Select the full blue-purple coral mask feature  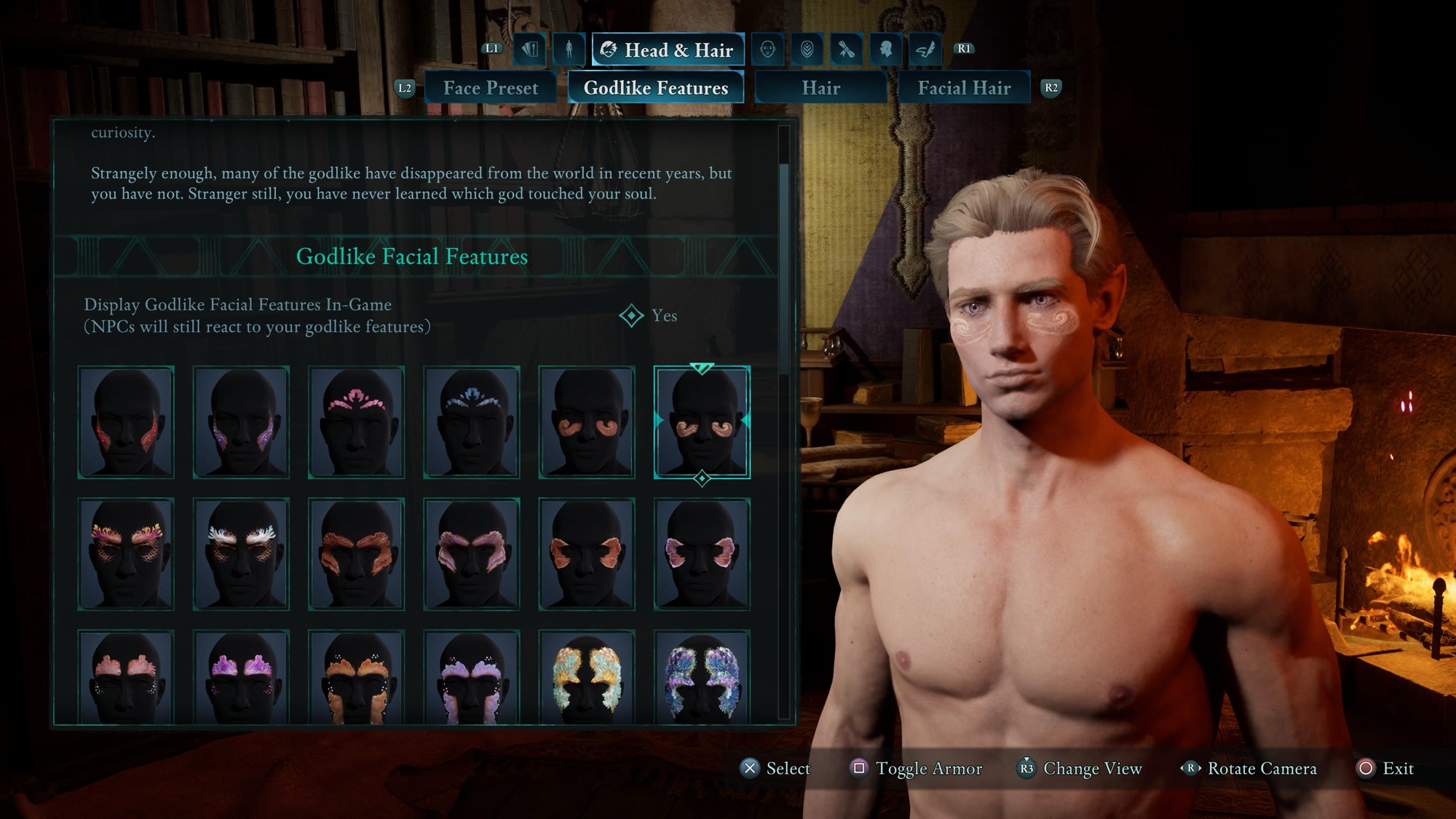point(702,677)
